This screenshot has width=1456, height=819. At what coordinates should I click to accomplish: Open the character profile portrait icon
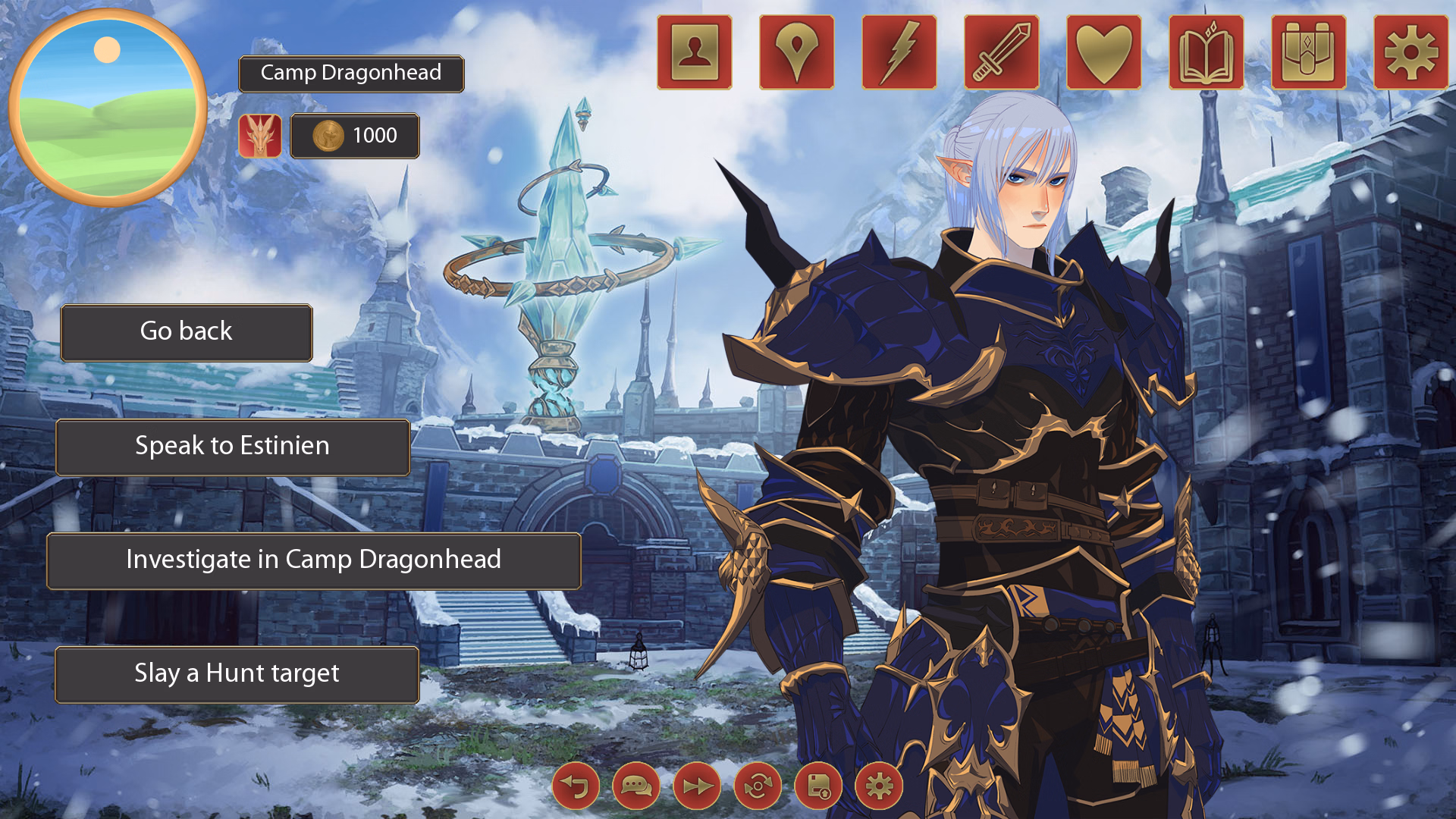(694, 52)
